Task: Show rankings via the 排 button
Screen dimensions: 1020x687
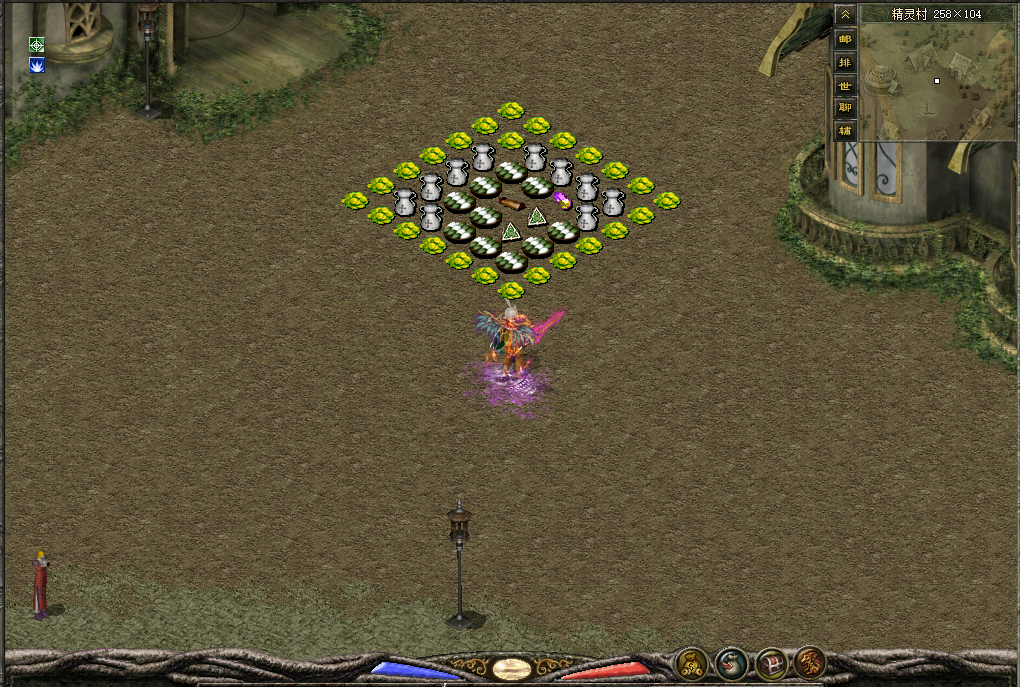Action: click(x=845, y=63)
